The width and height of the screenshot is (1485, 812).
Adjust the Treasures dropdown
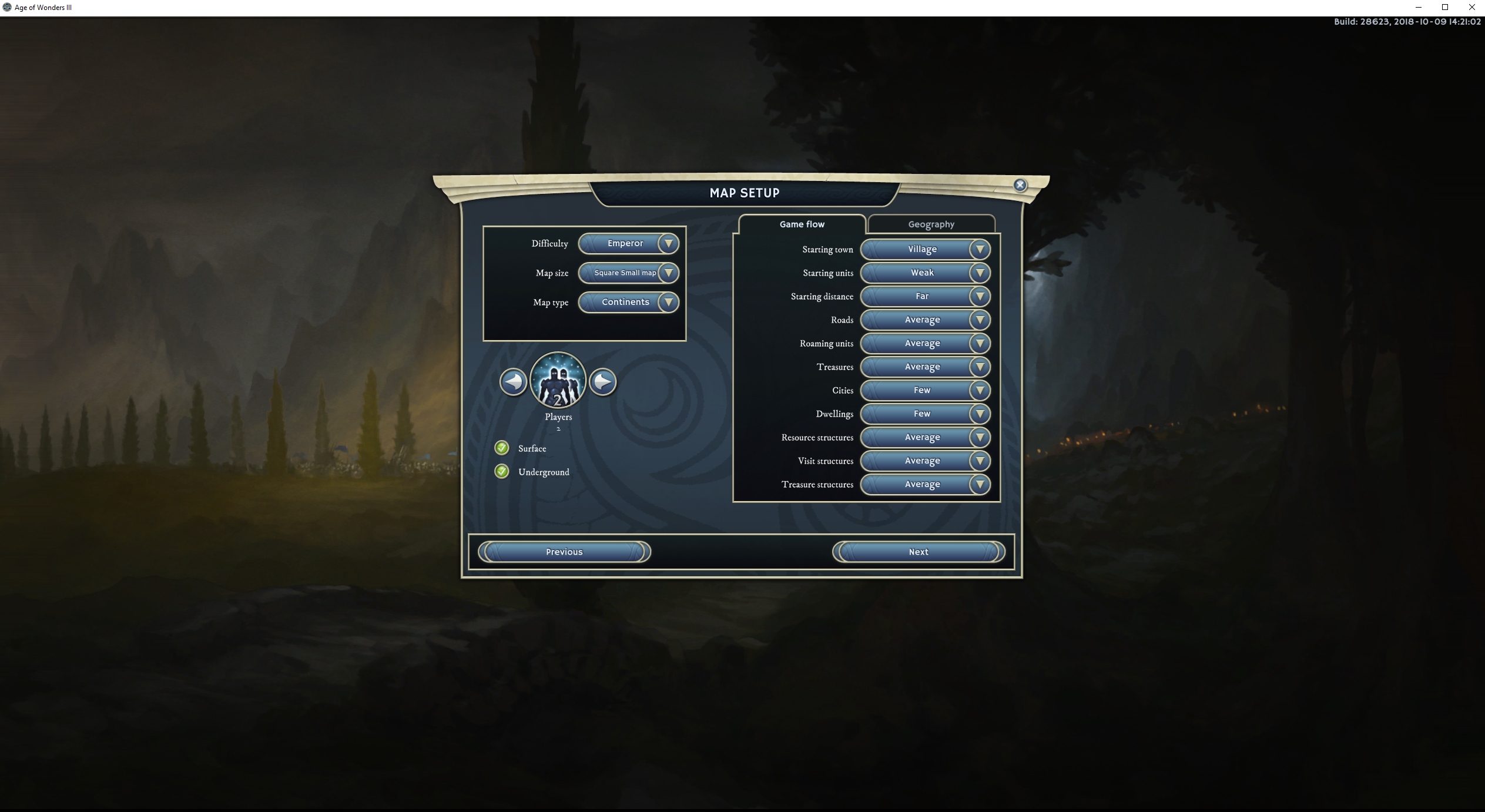(925, 367)
